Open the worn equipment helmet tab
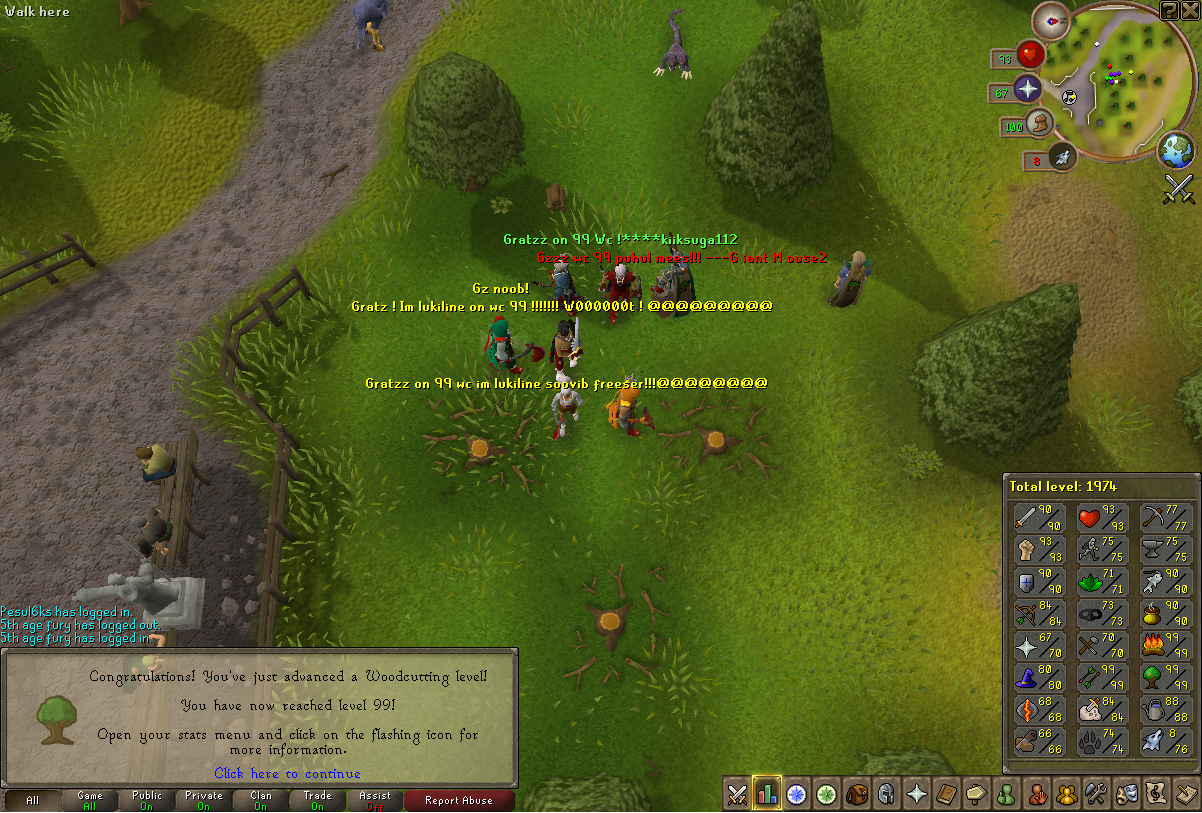 pyautogui.click(x=886, y=794)
